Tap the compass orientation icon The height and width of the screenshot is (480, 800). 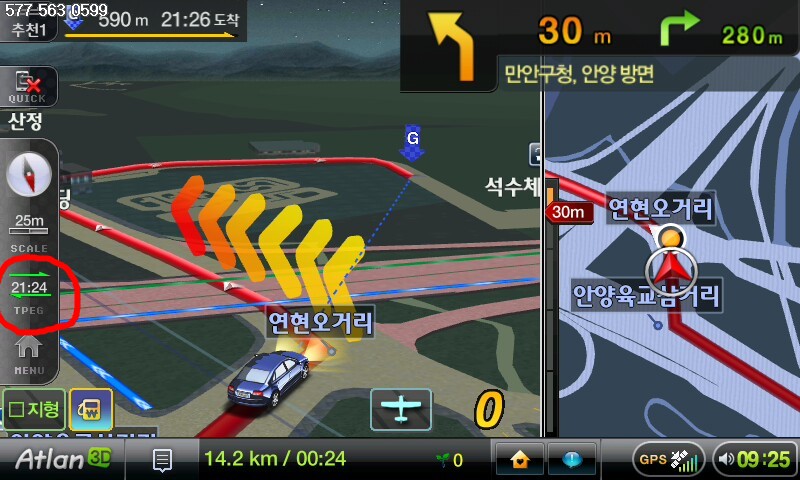(28, 177)
